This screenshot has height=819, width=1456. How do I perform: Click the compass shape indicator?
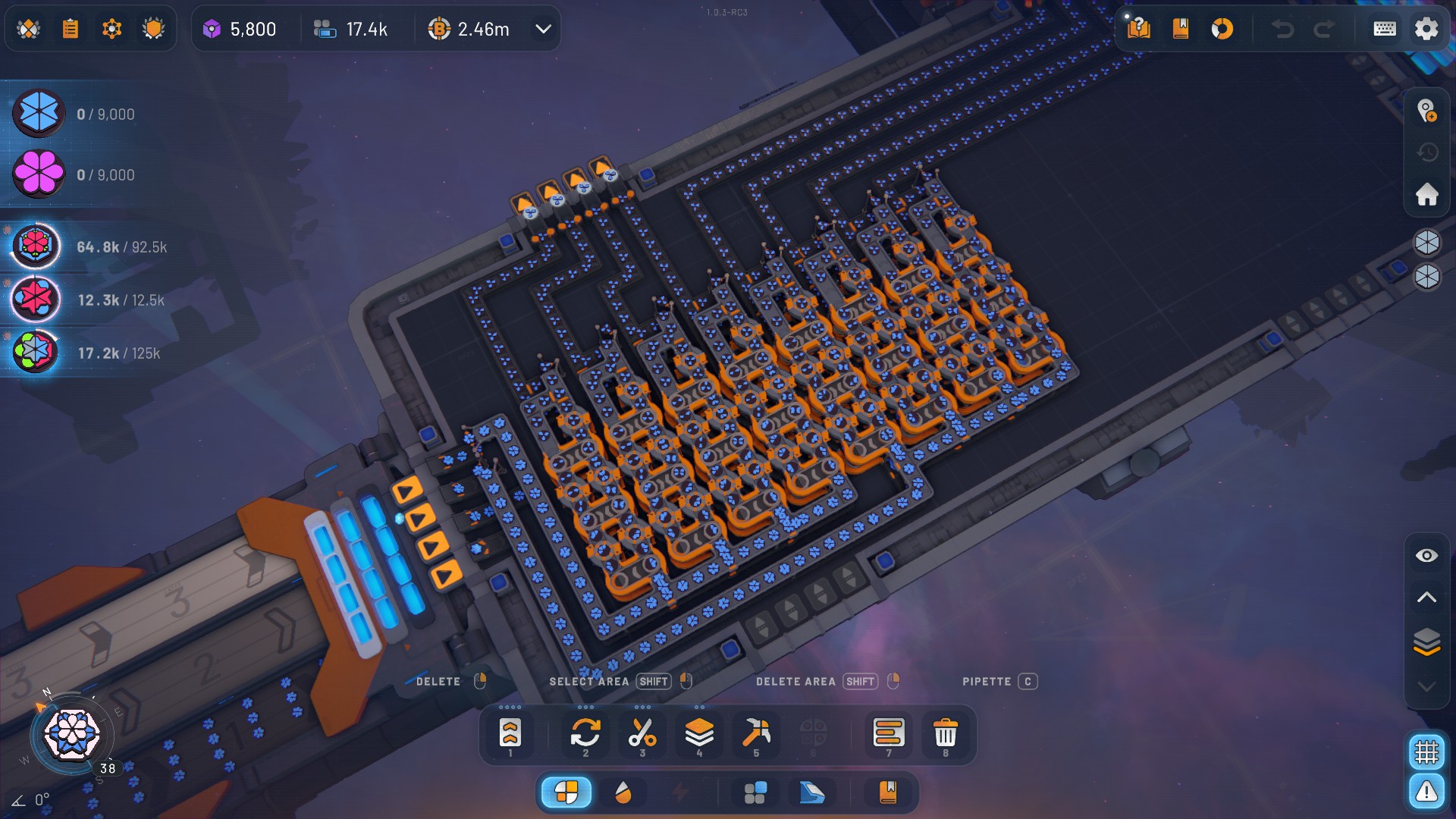[71, 734]
